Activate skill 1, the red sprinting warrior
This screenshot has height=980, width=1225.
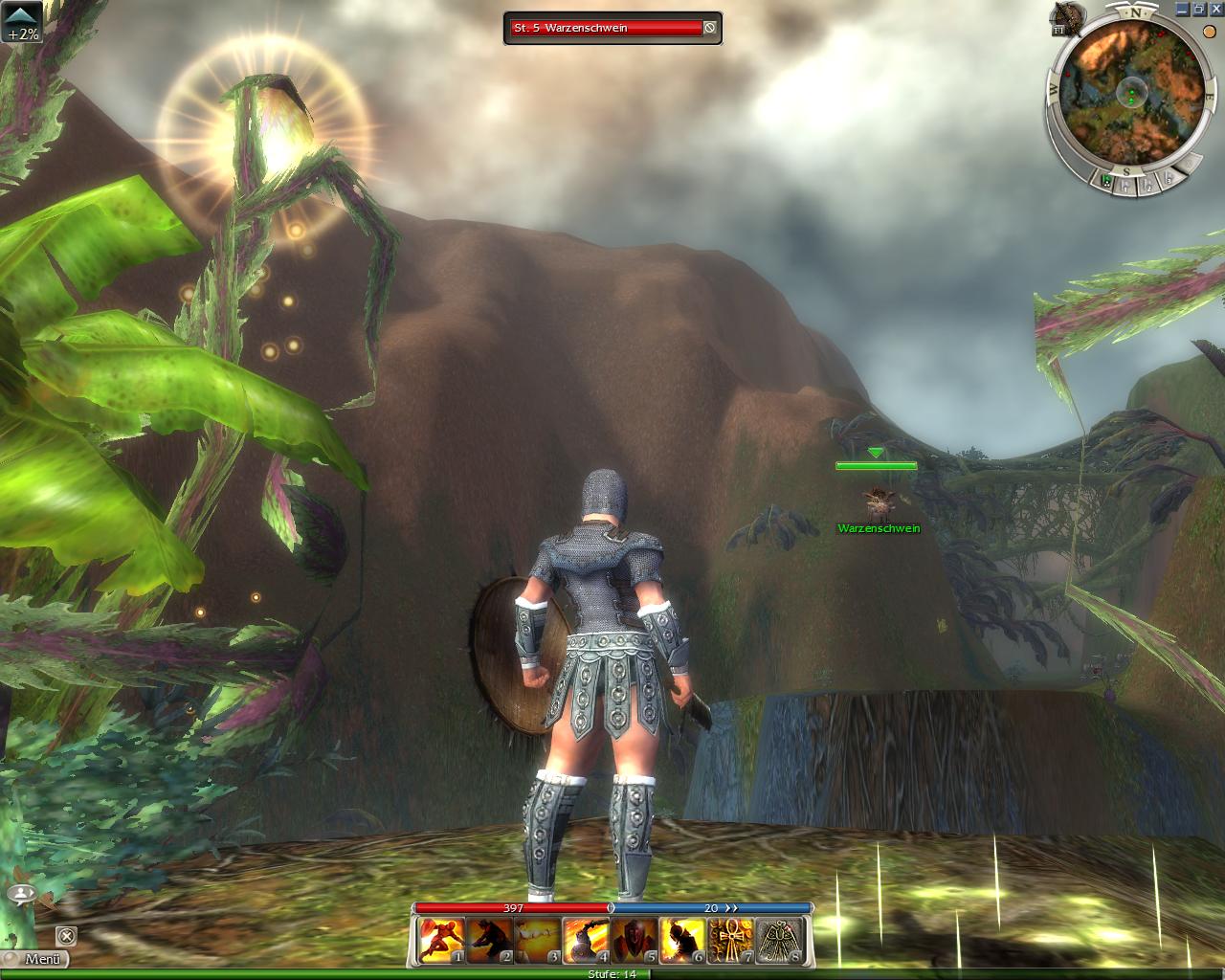pos(442,940)
